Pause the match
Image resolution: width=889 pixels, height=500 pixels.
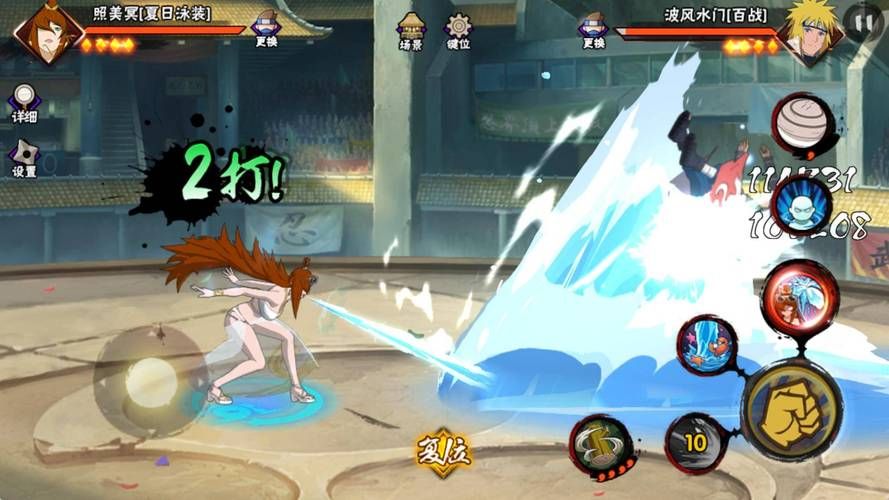pos(862,20)
